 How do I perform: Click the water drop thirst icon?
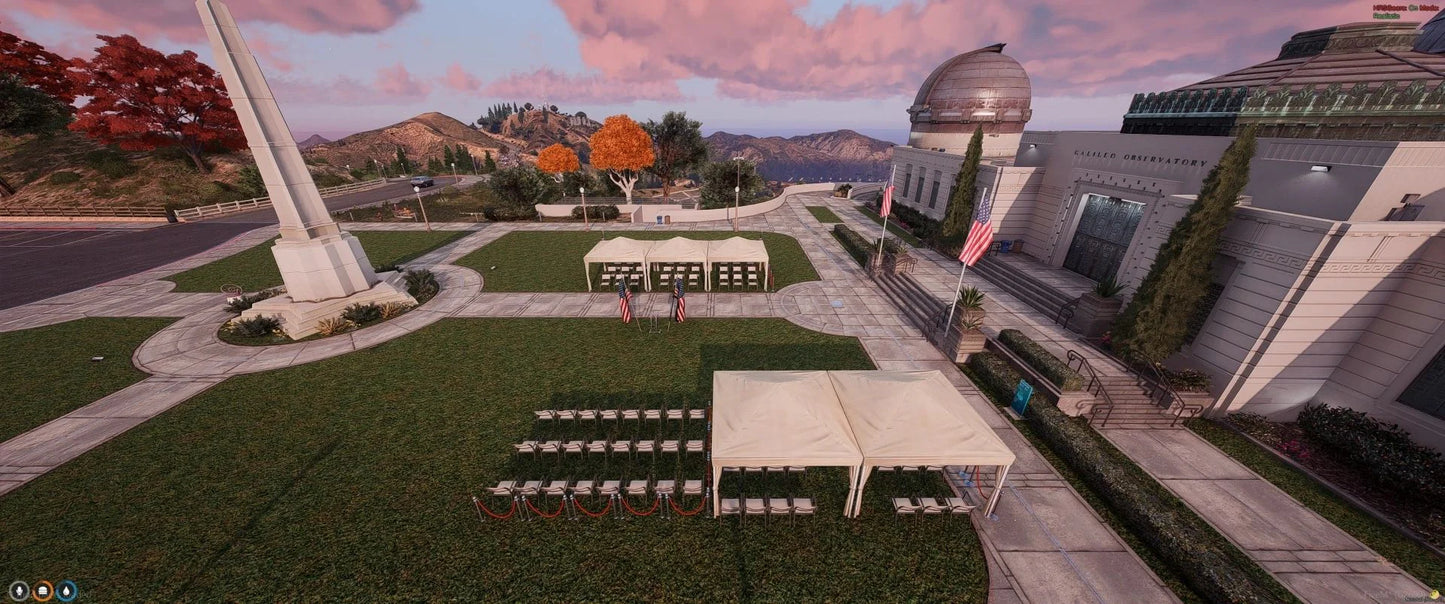click(x=66, y=591)
